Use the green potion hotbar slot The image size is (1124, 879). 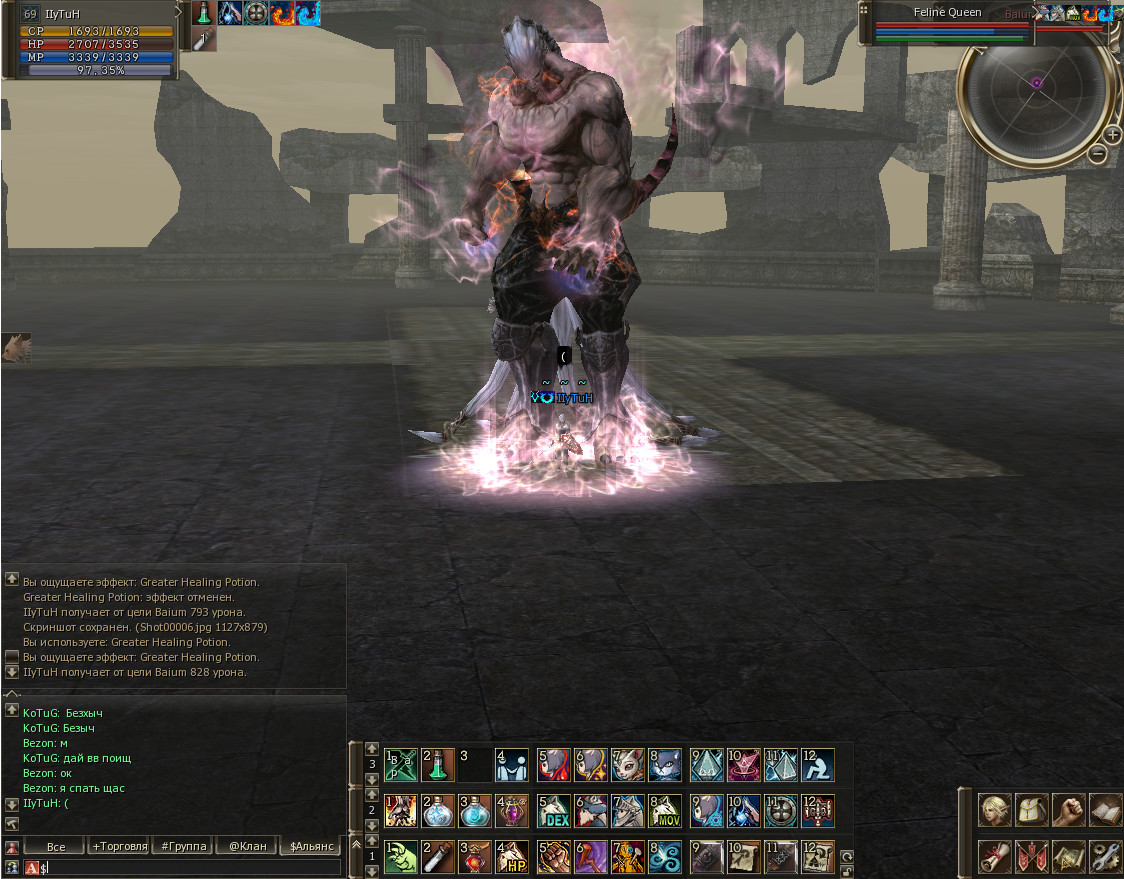pyautogui.click(x=438, y=765)
